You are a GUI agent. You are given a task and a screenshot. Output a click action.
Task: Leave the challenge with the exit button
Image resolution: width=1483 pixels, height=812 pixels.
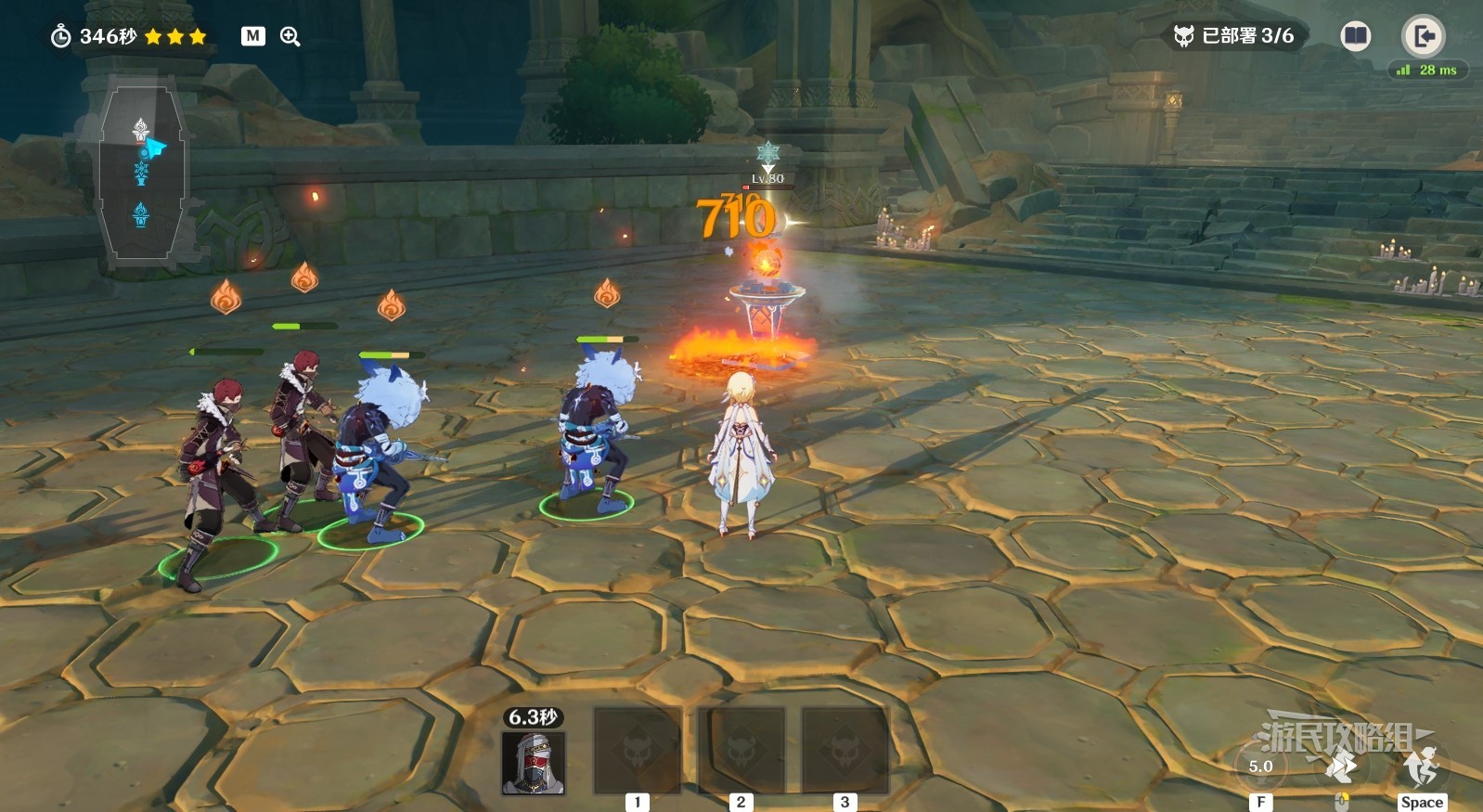(1422, 36)
